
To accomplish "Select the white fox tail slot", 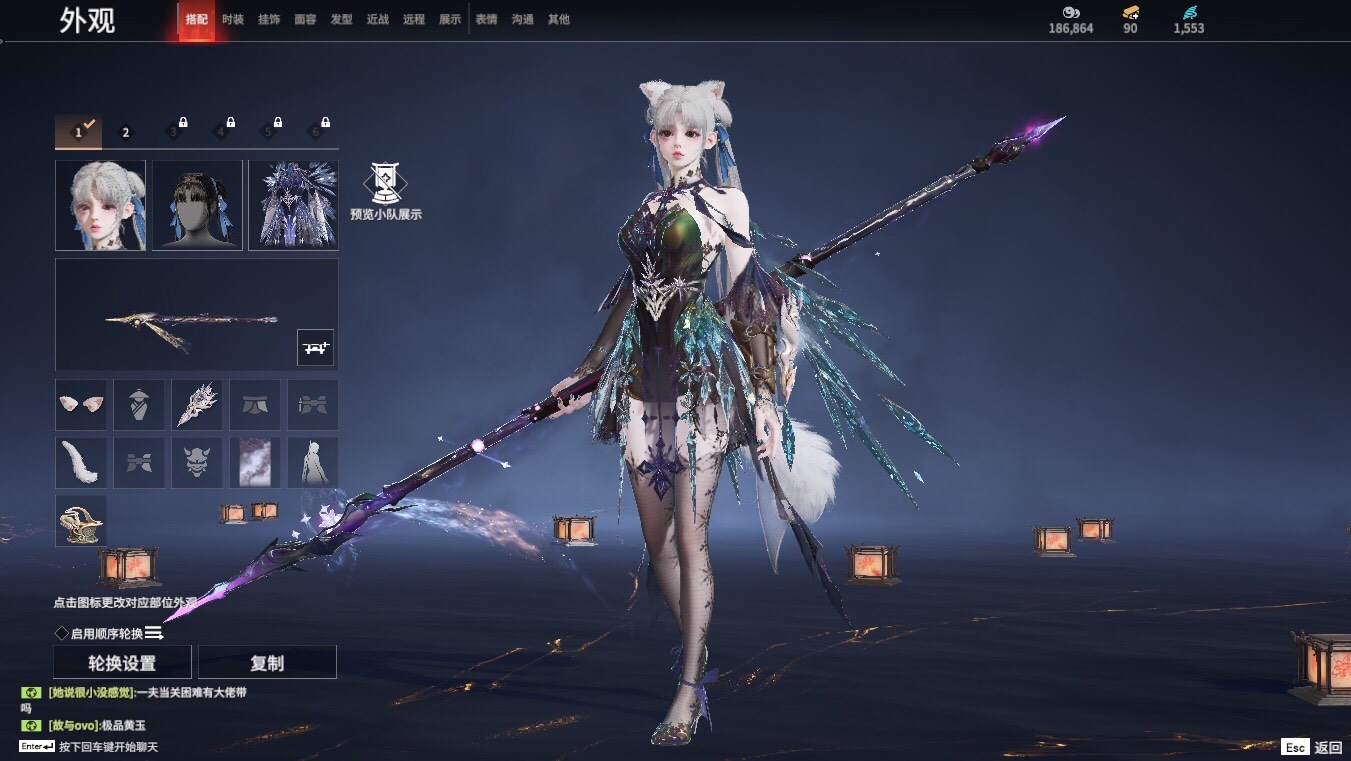I will [x=81, y=462].
